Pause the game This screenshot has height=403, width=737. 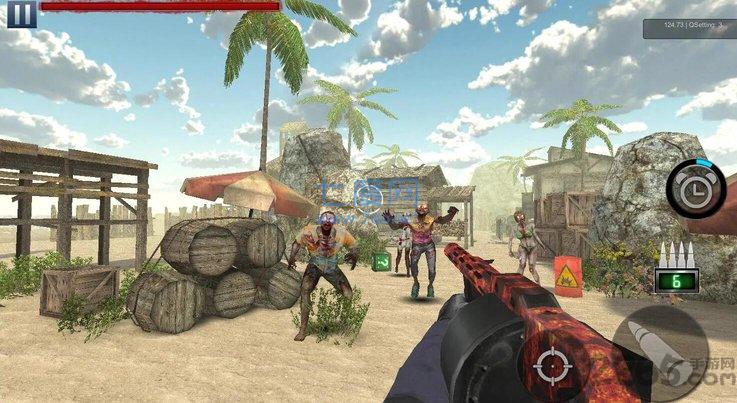(x=22, y=13)
